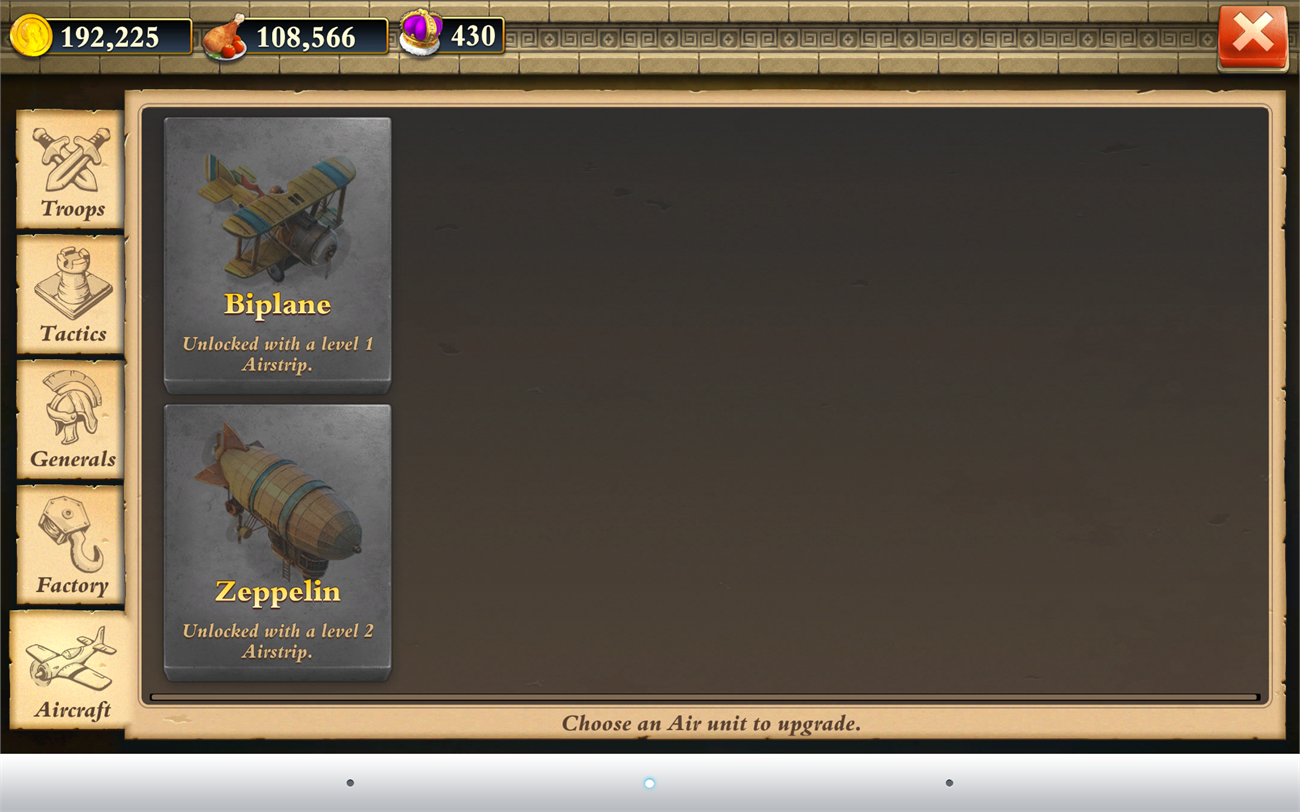This screenshot has height=812, width=1300.
Task: Open the Tactics tab
Action: (x=71, y=294)
